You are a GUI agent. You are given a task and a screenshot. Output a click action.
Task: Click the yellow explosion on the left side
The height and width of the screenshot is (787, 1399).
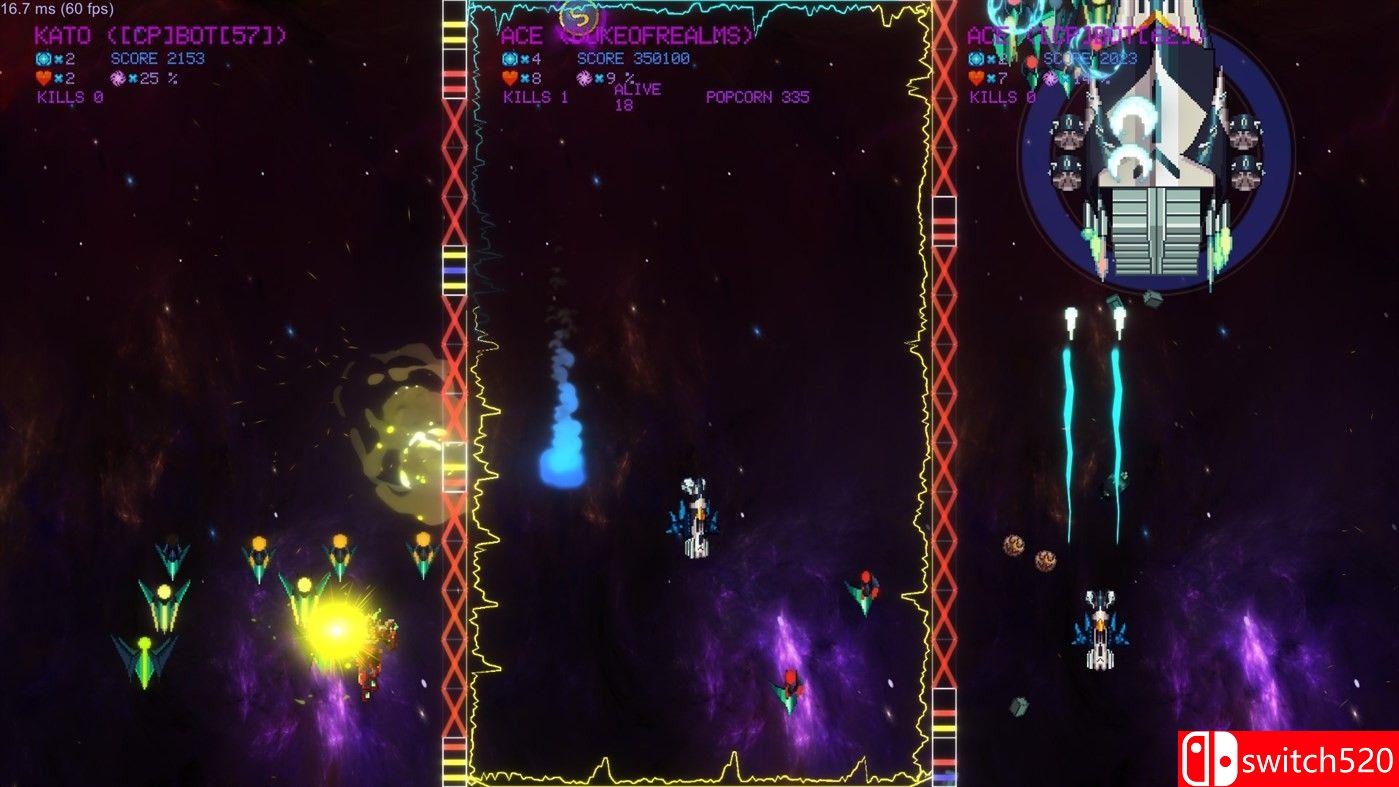337,630
